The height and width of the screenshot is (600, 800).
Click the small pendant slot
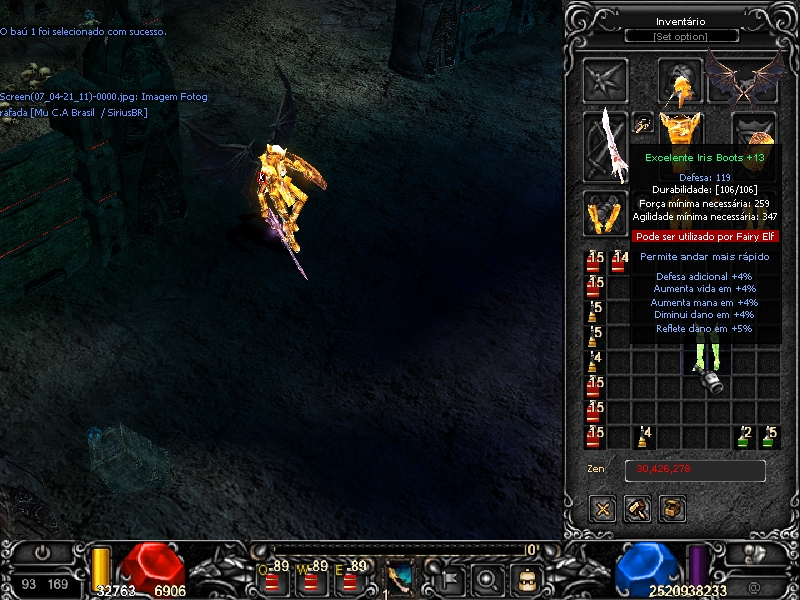click(x=643, y=124)
